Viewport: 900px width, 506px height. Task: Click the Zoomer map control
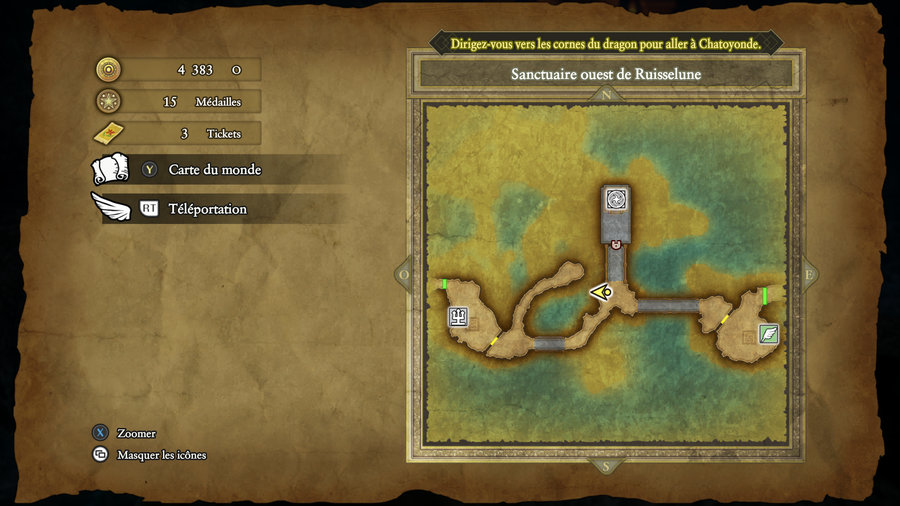[136, 433]
